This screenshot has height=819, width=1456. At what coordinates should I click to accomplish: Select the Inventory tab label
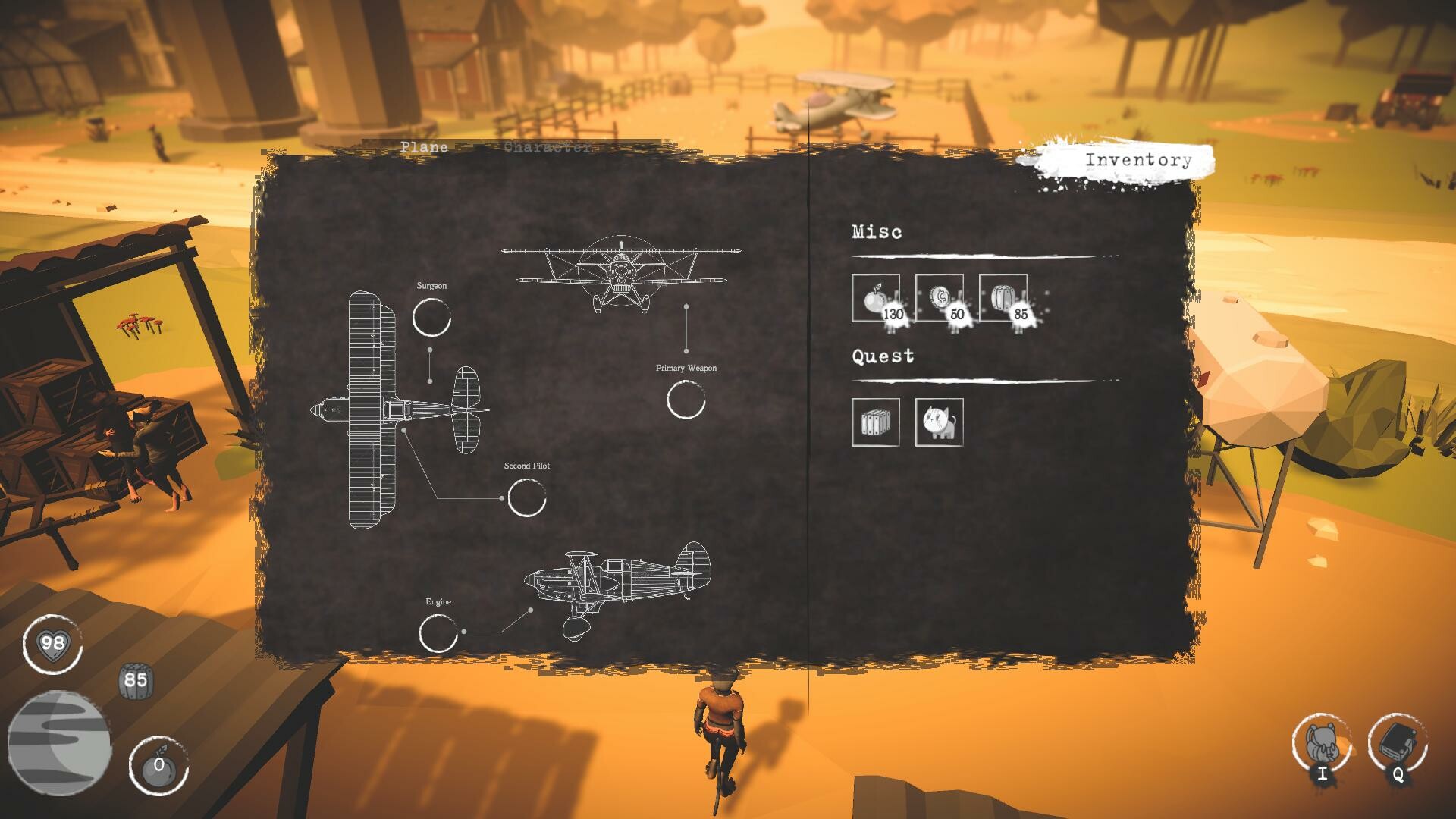(1137, 160)
